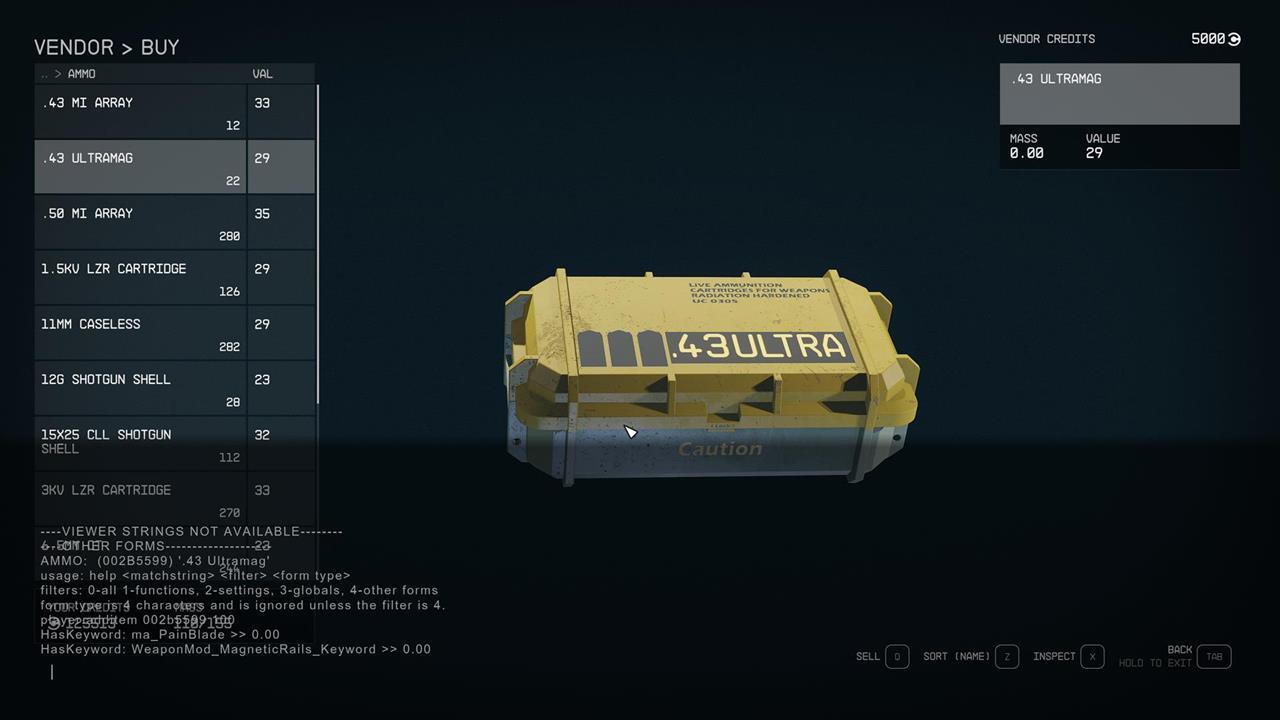1280x720 pixels.
Task: Inspect the .43 Ultramag crate
Action: 1053,656
